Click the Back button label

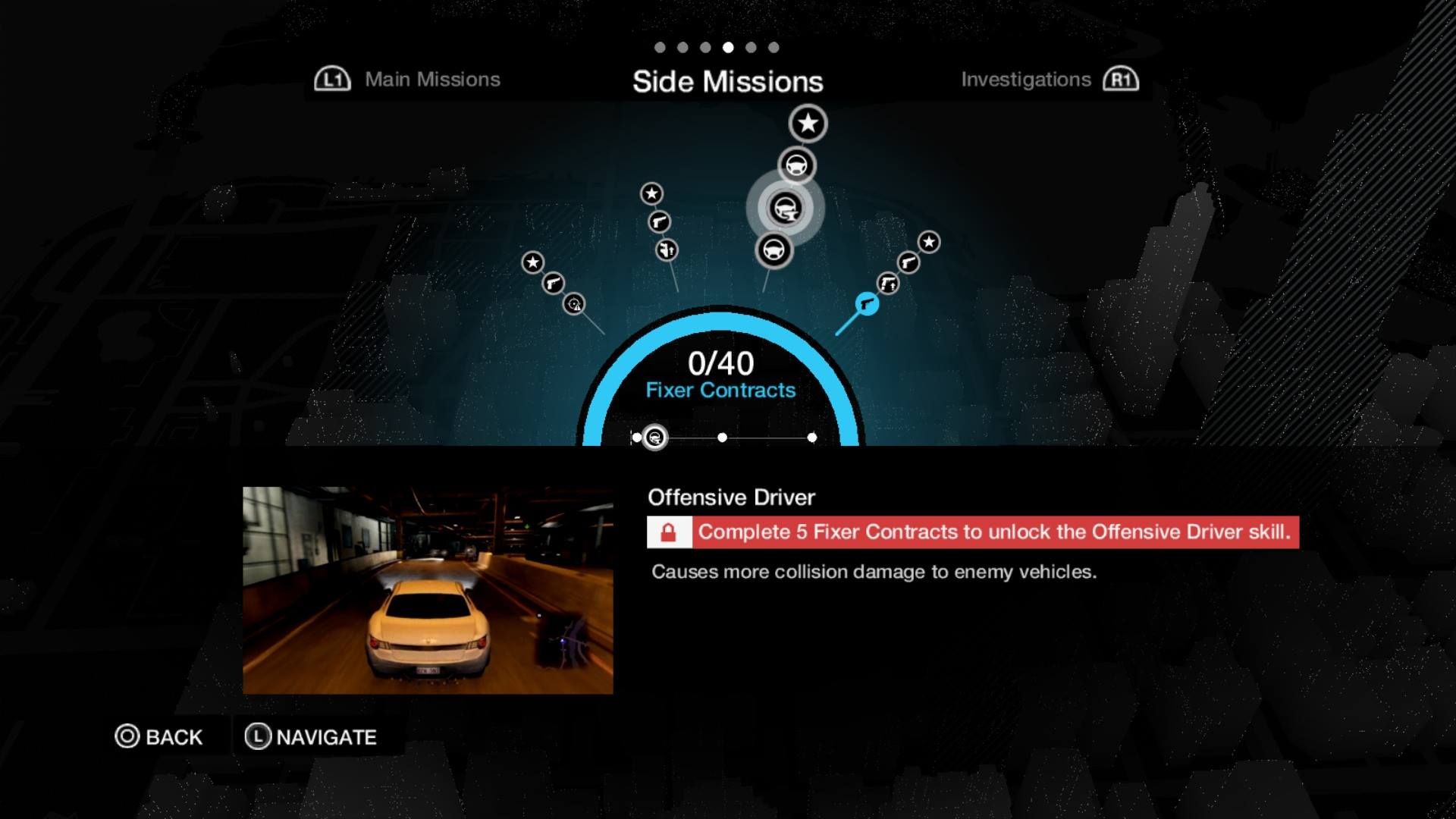click(174, 737)
